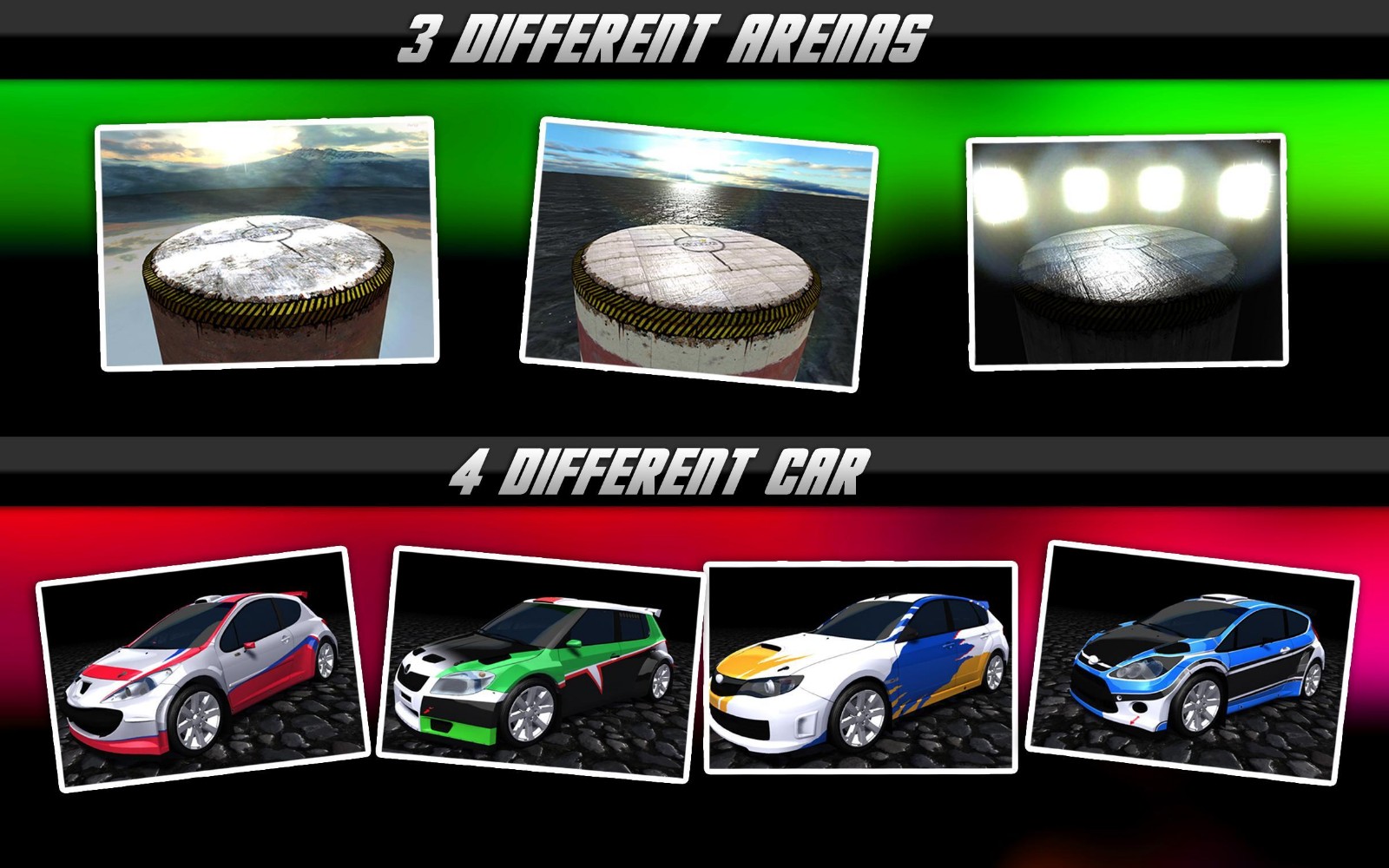Viewport: 1389px width, 868px height.
Task: Select the white and red car
Action: click(202, 668)
